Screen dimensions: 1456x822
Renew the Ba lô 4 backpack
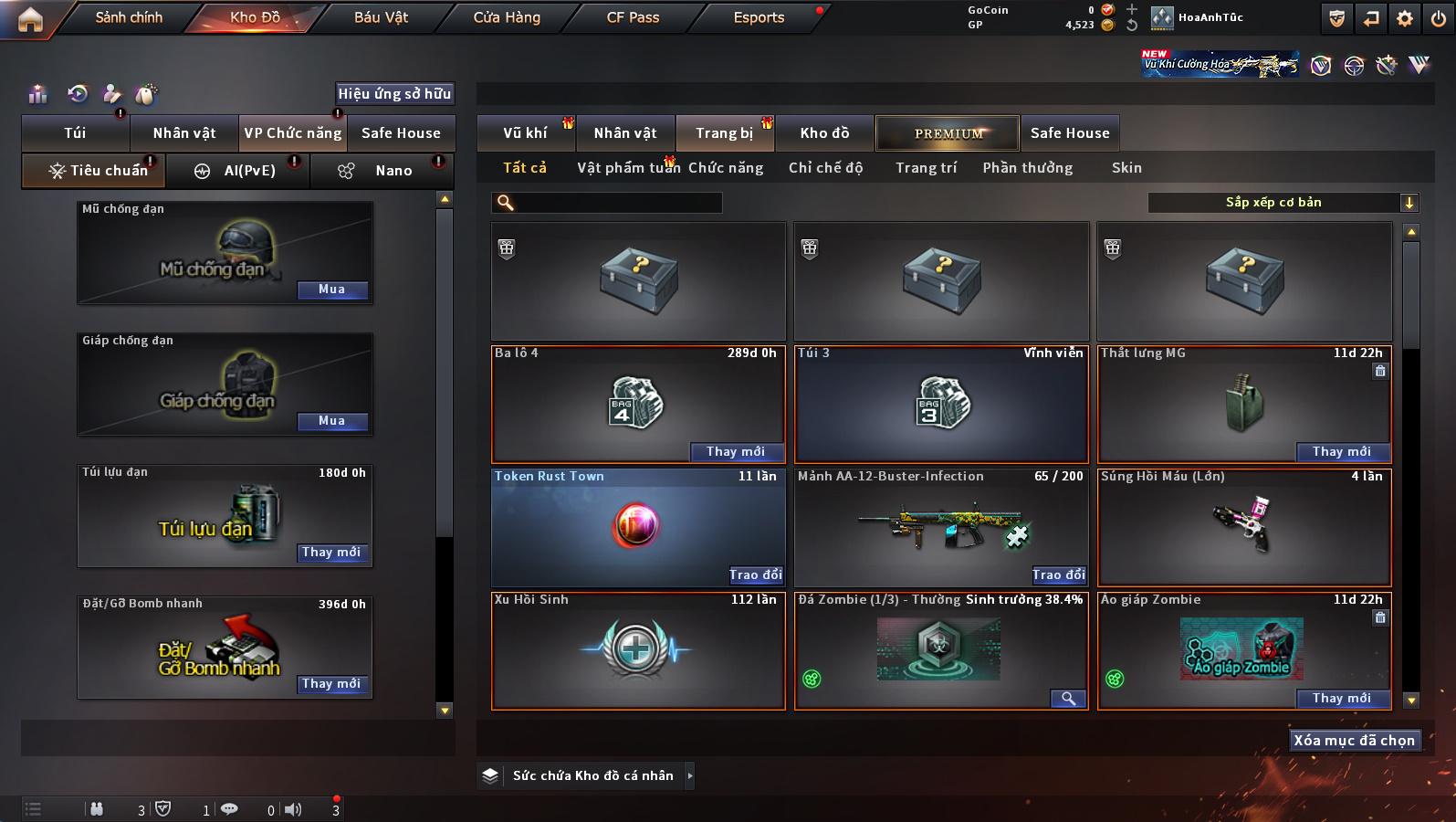click(x=736, y=451)
